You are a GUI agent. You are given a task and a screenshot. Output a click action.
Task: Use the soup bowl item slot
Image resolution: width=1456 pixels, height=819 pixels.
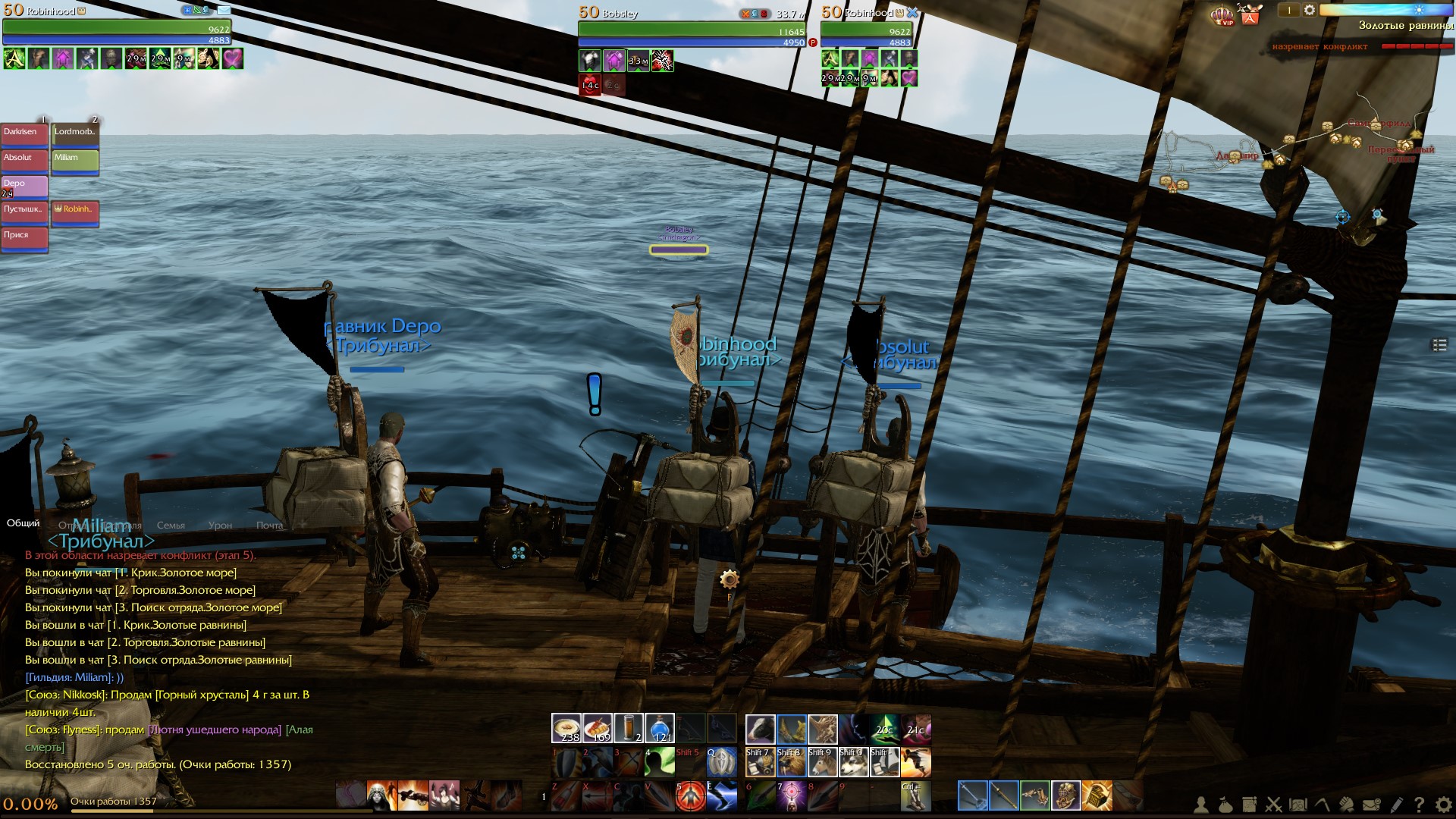click(566, 728)
